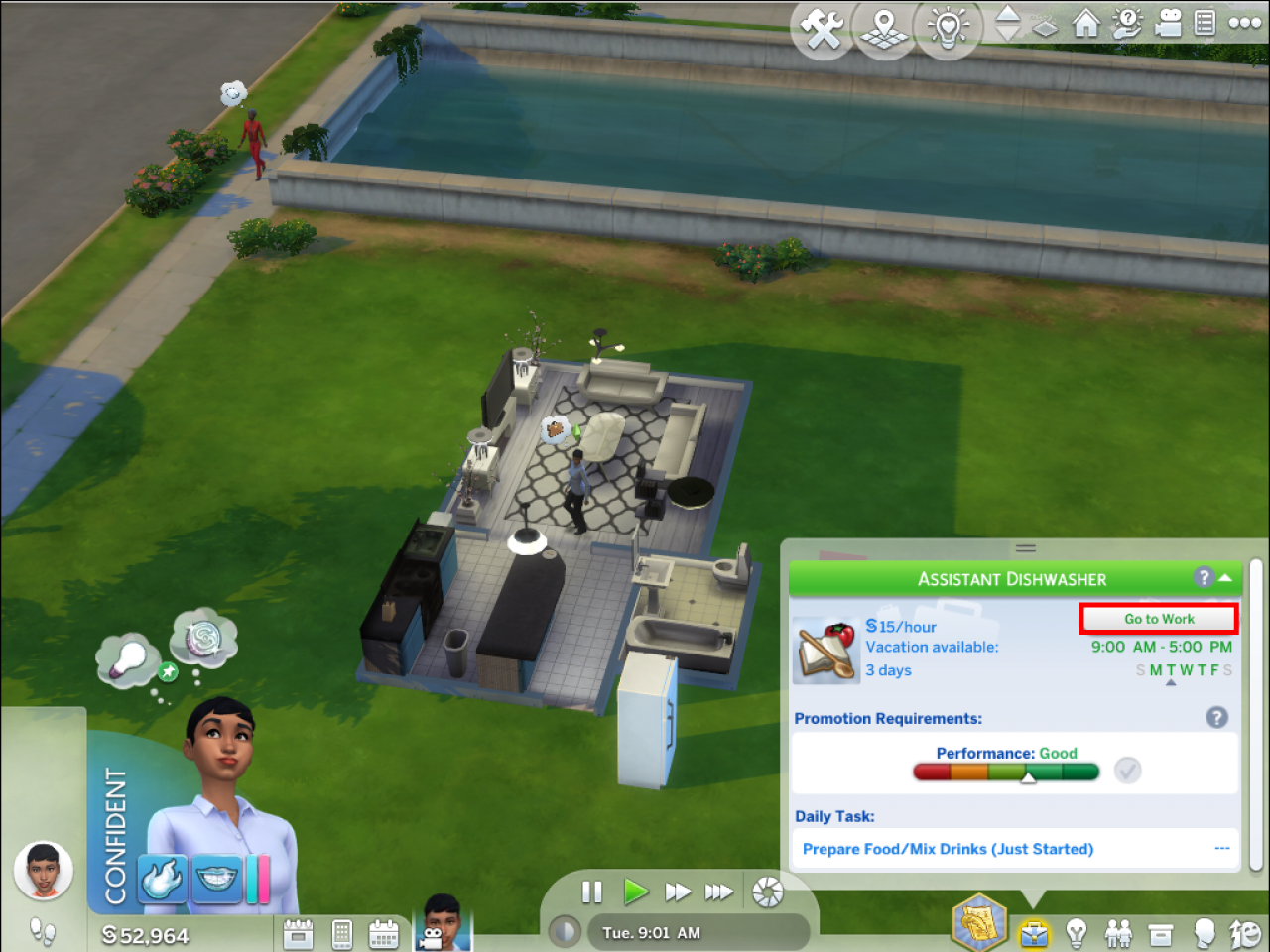Image resolution: width=1270 pixels, height=952 pixels.
Task: Open game options with the three-dots menu
Action: point(1245,22)
